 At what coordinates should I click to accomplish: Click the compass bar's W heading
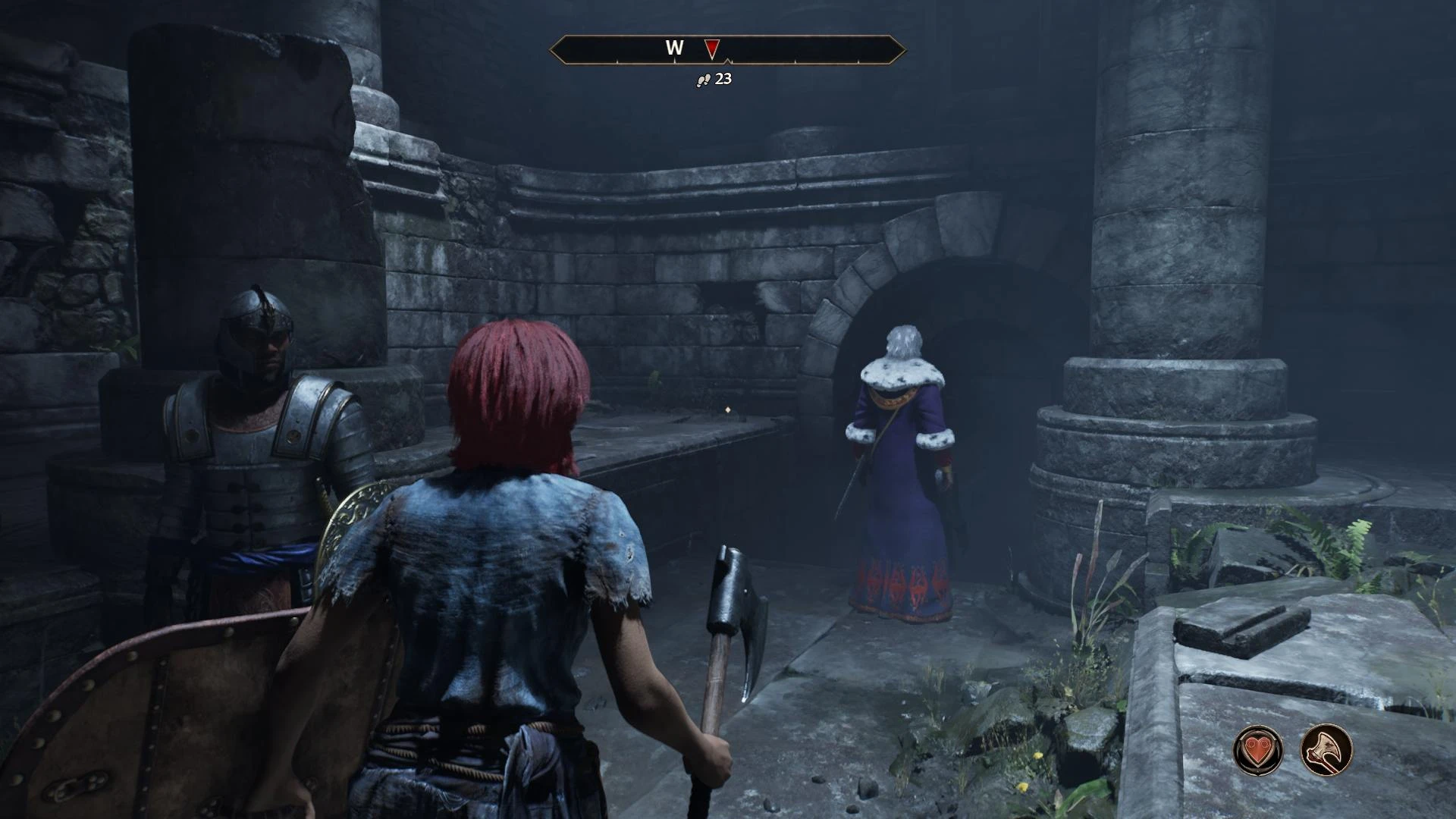click(x=674, y=48)
